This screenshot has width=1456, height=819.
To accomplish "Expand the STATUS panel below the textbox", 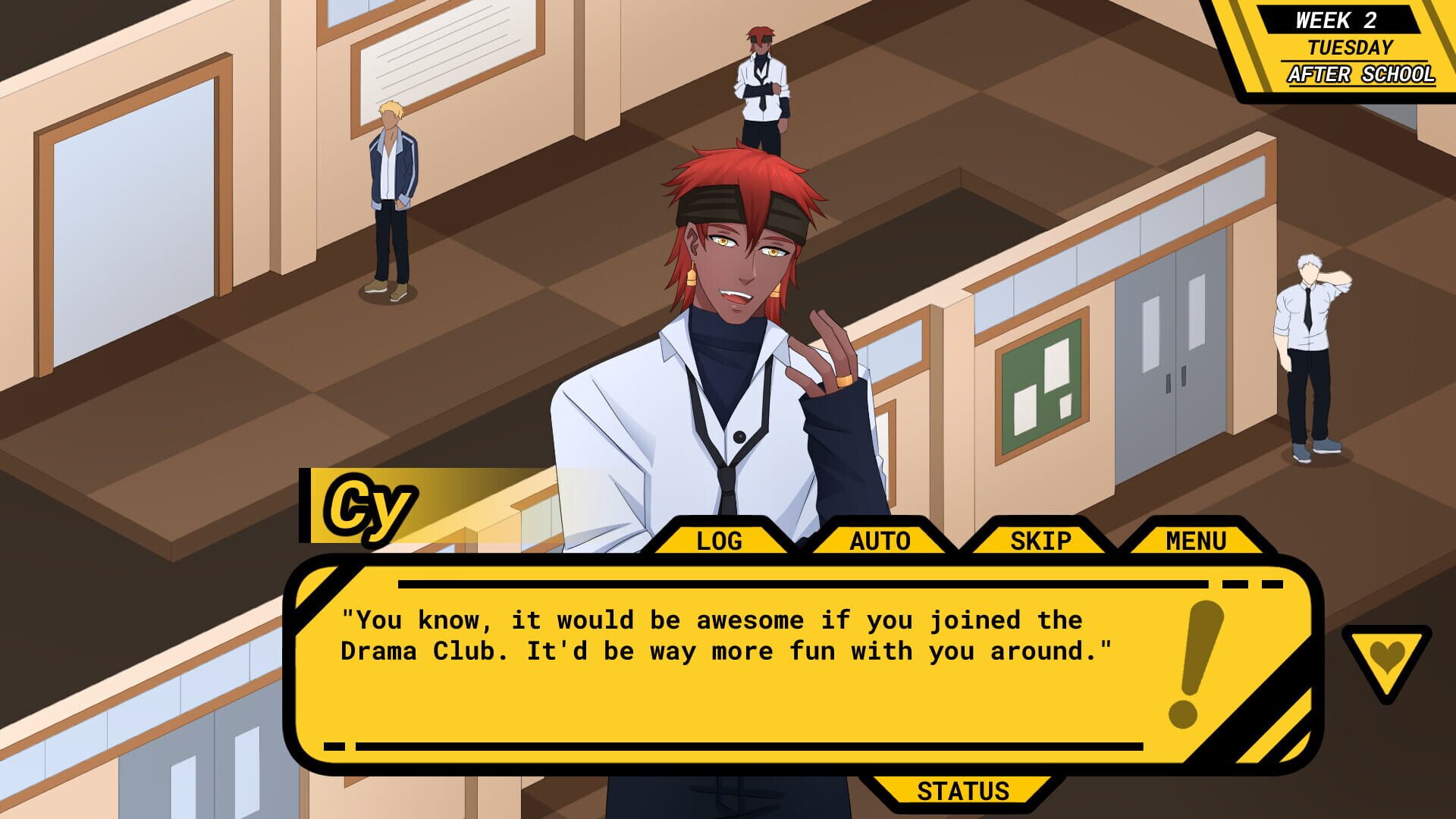I will click(965, 791).
